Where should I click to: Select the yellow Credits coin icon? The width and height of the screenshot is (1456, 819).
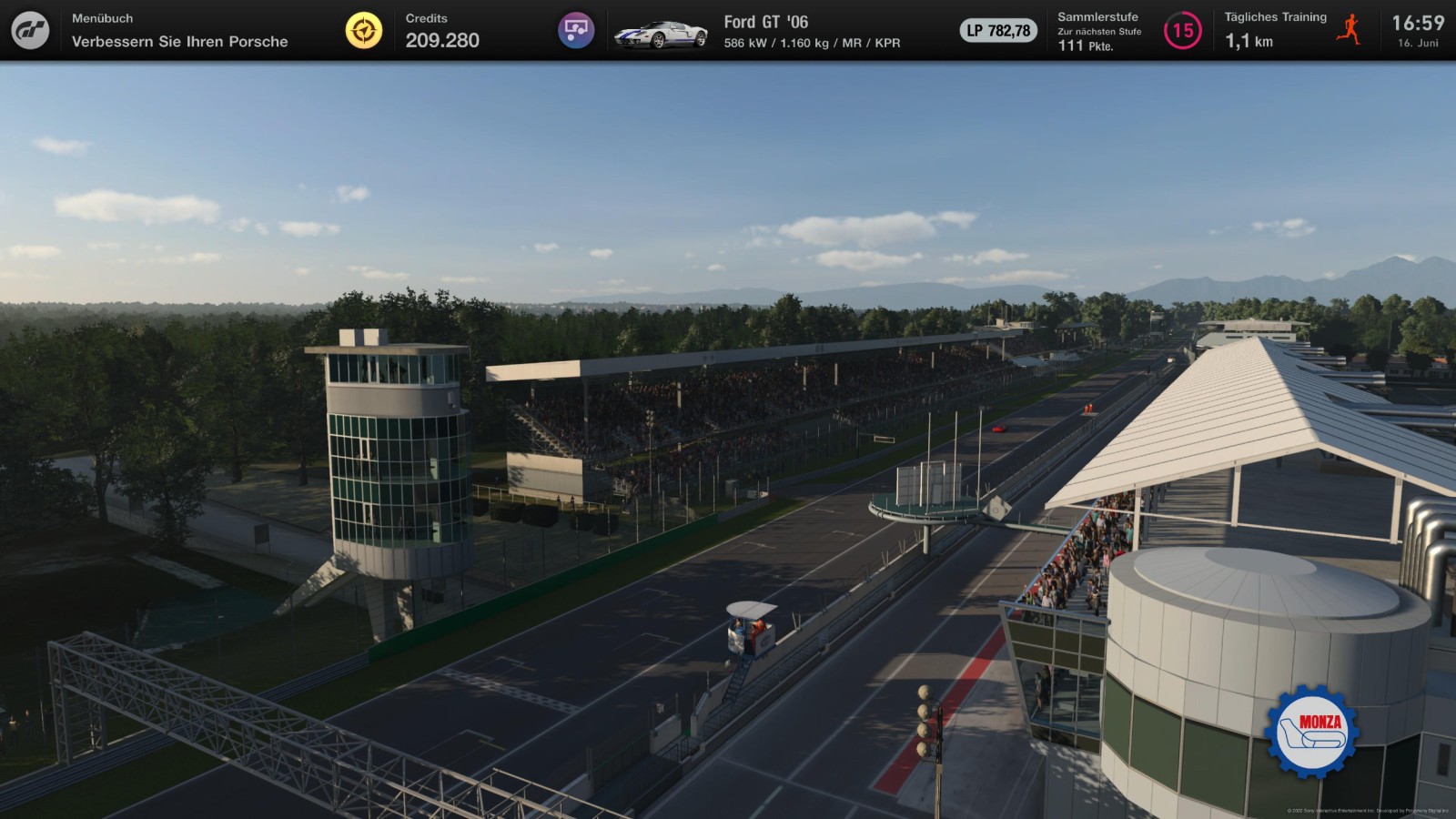pos(364,31)
